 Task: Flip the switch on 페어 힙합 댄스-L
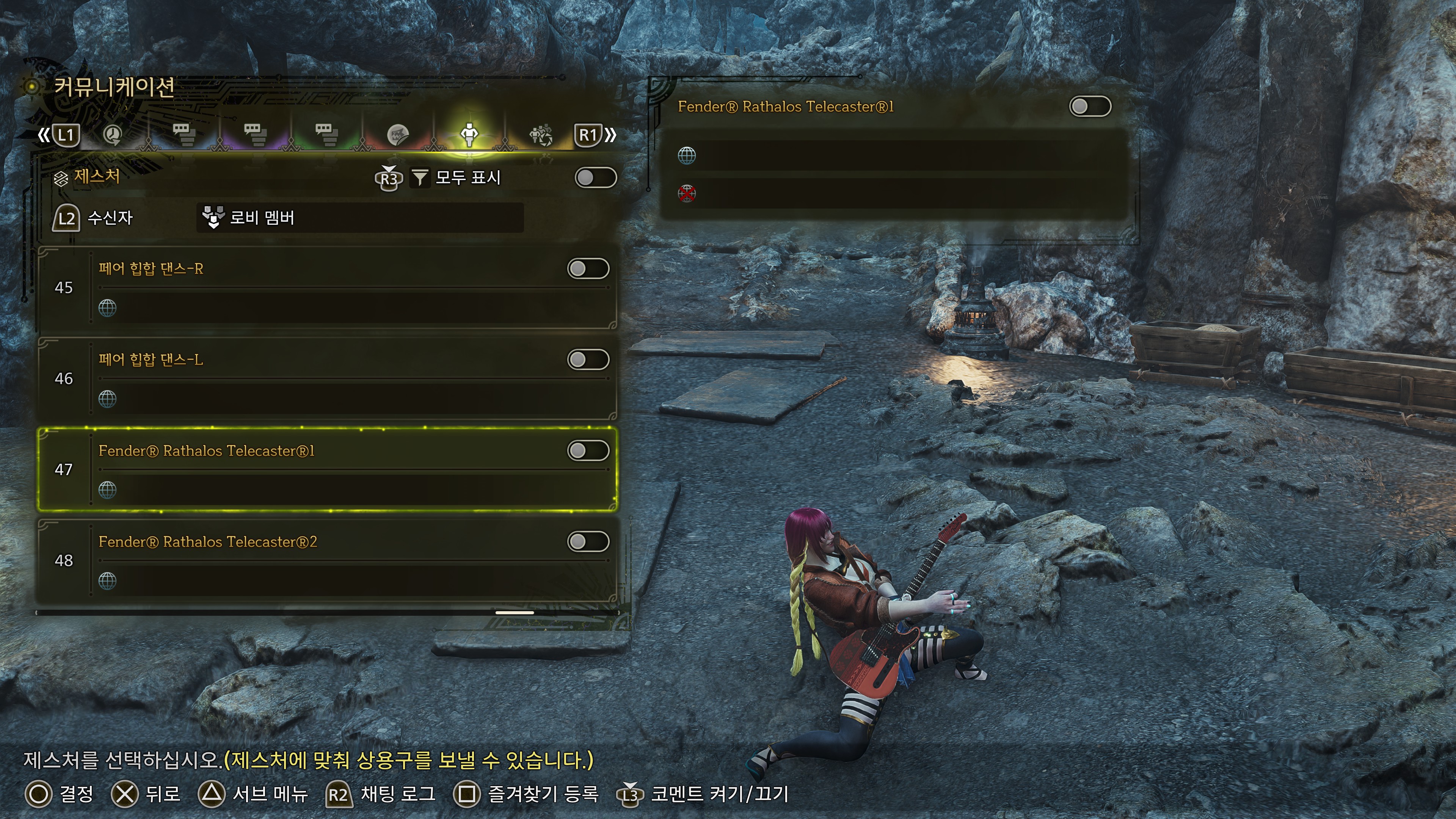[588, 359]
